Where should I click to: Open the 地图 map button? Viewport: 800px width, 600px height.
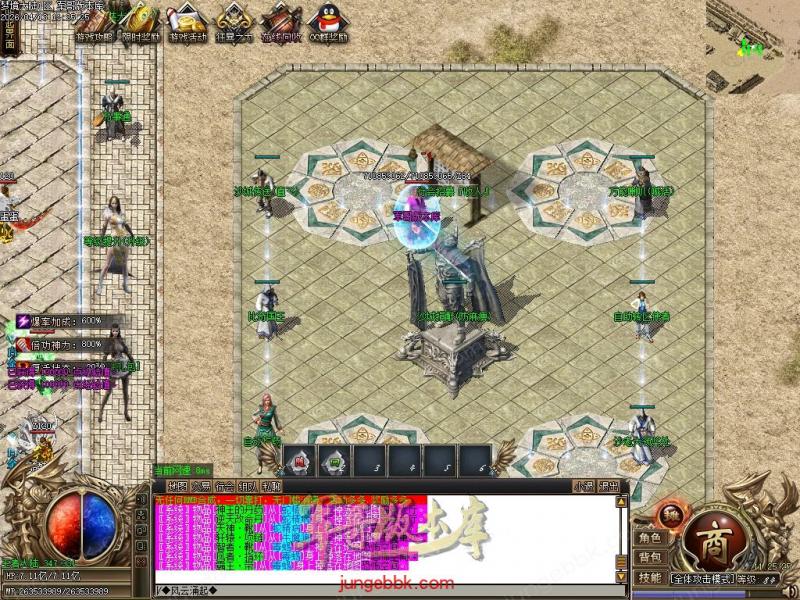[177, 486]
